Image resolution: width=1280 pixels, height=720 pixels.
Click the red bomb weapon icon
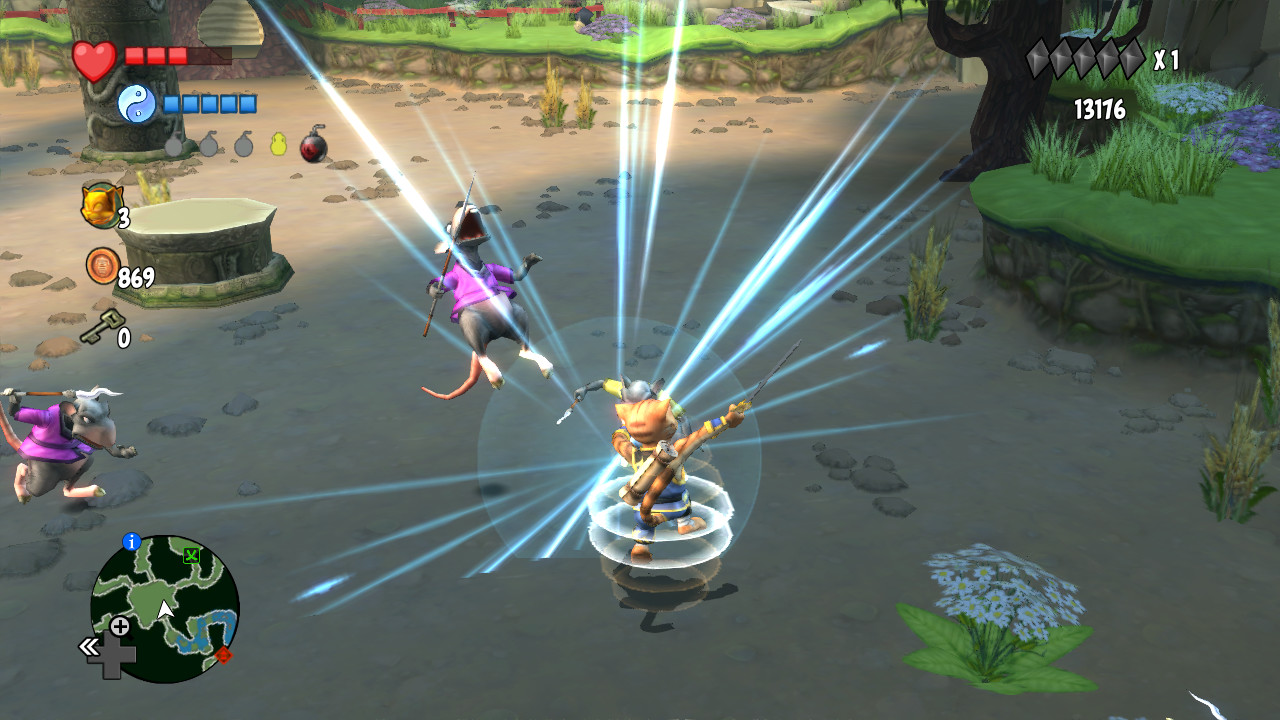click(311, 147)
